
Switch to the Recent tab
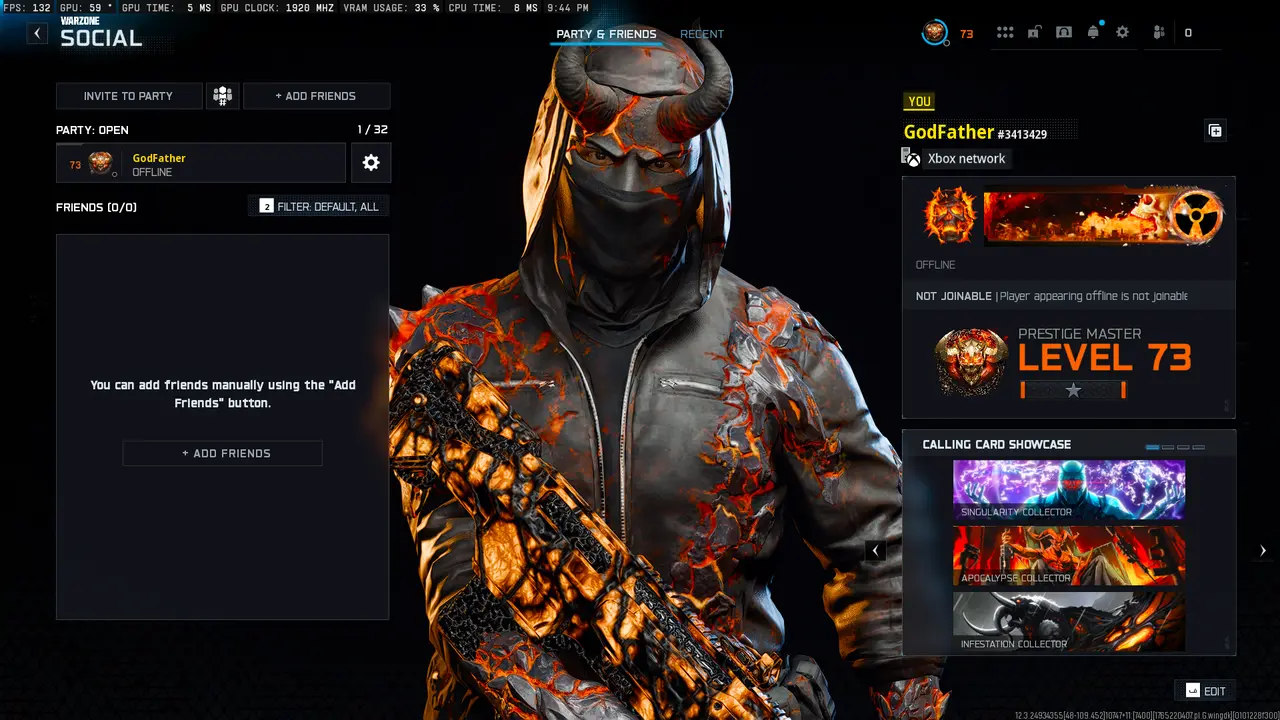click(x=702, y=33)
